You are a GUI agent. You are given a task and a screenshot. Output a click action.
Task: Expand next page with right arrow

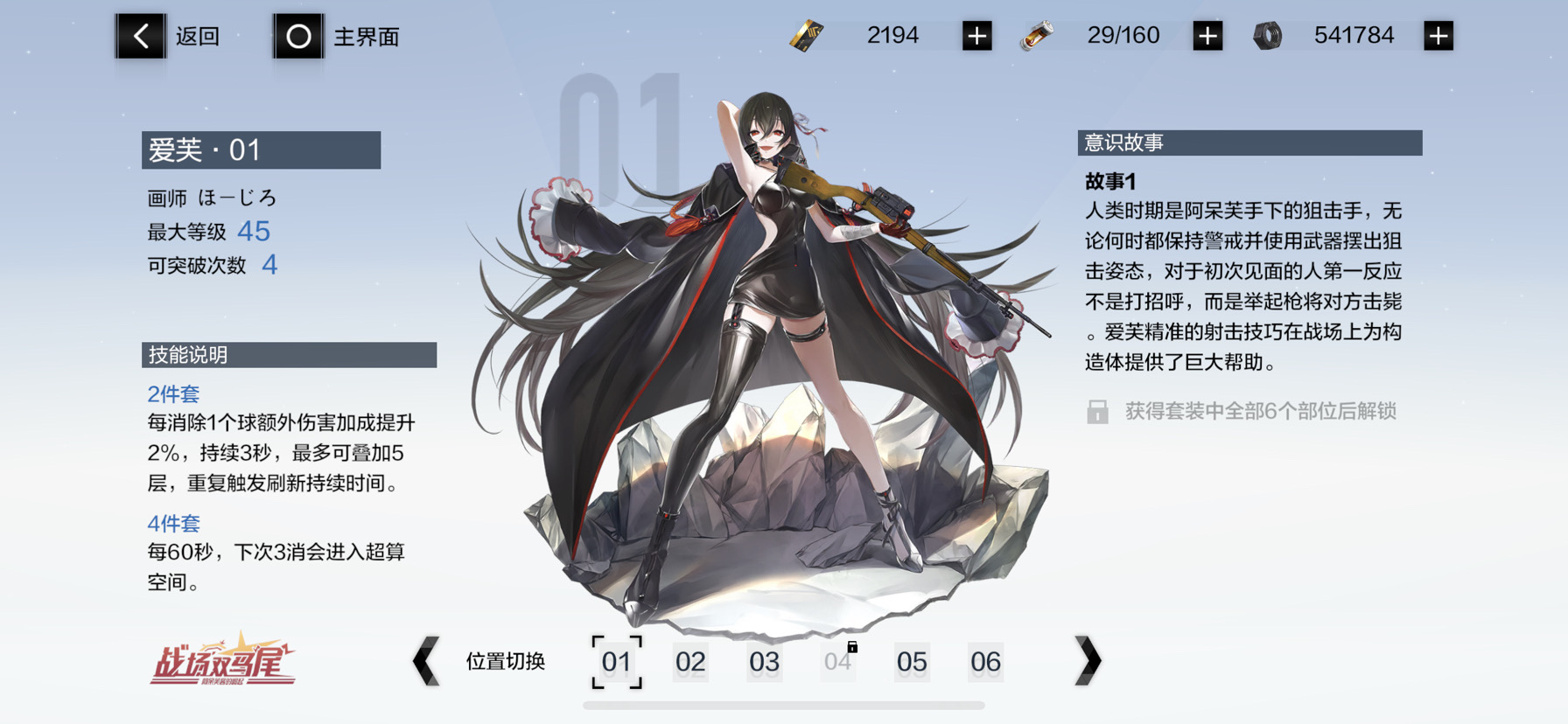coord(1088,662)
